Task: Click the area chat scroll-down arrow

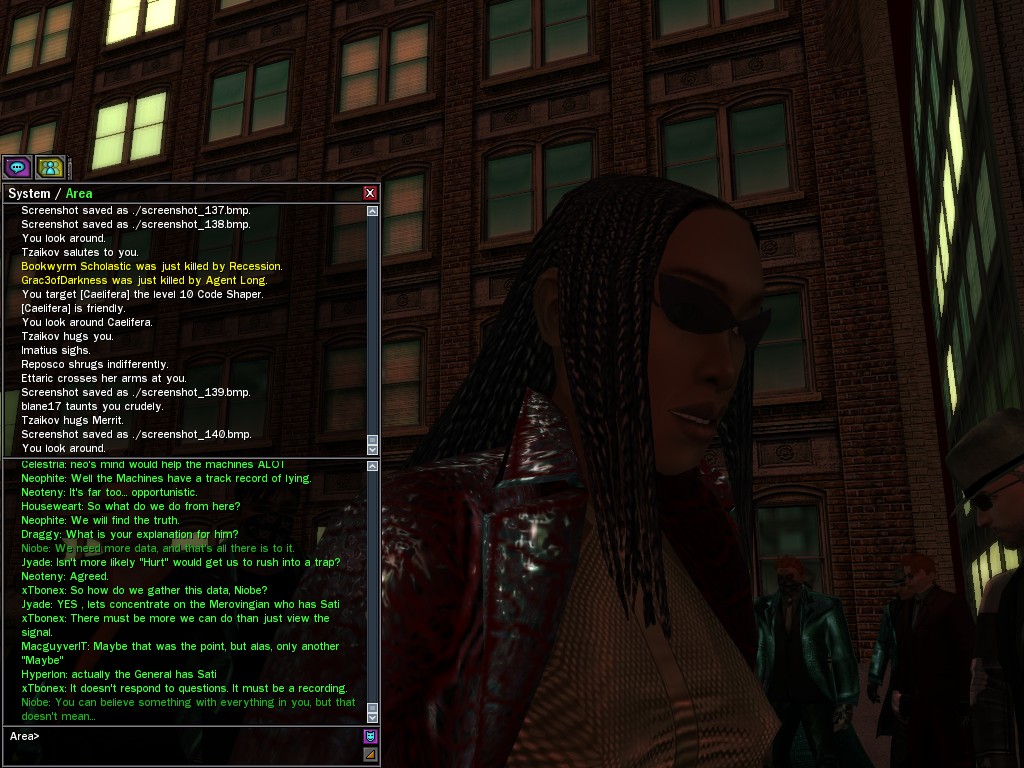Action: (x=373, y=716)
